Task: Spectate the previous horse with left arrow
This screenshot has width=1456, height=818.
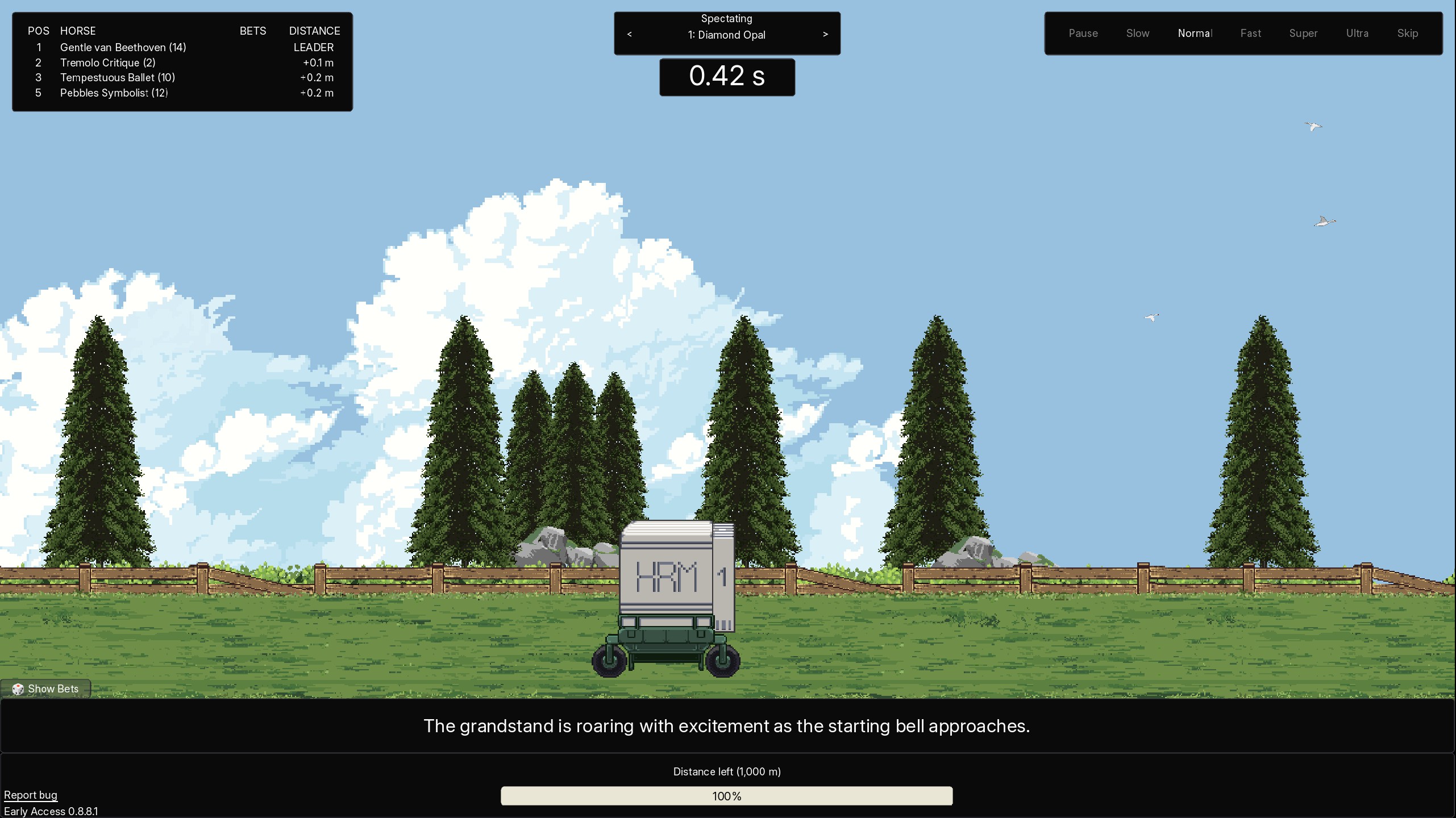Action: click(629, 35)
